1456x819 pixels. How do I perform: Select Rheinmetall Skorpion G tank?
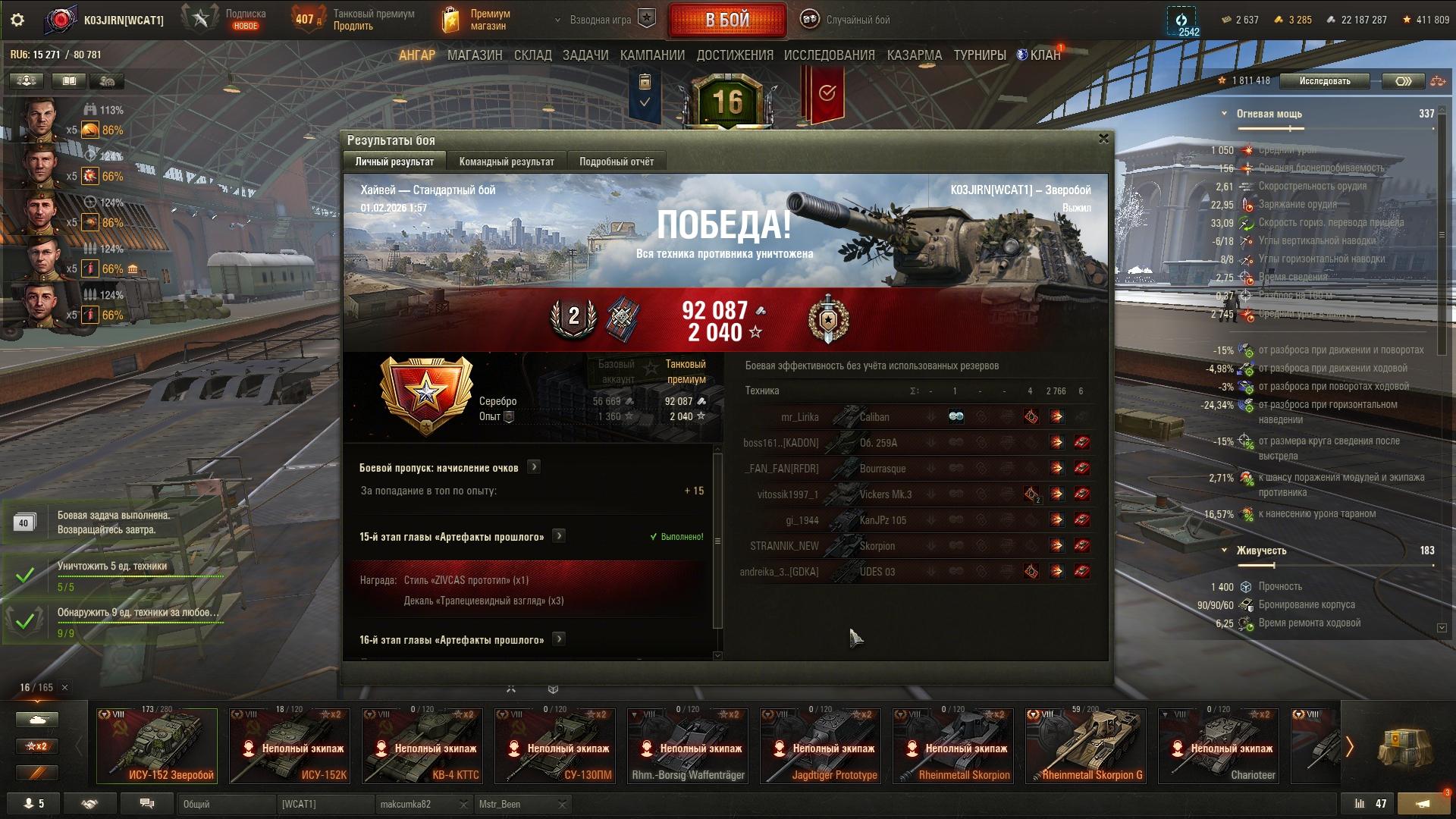pos(1085,746)
